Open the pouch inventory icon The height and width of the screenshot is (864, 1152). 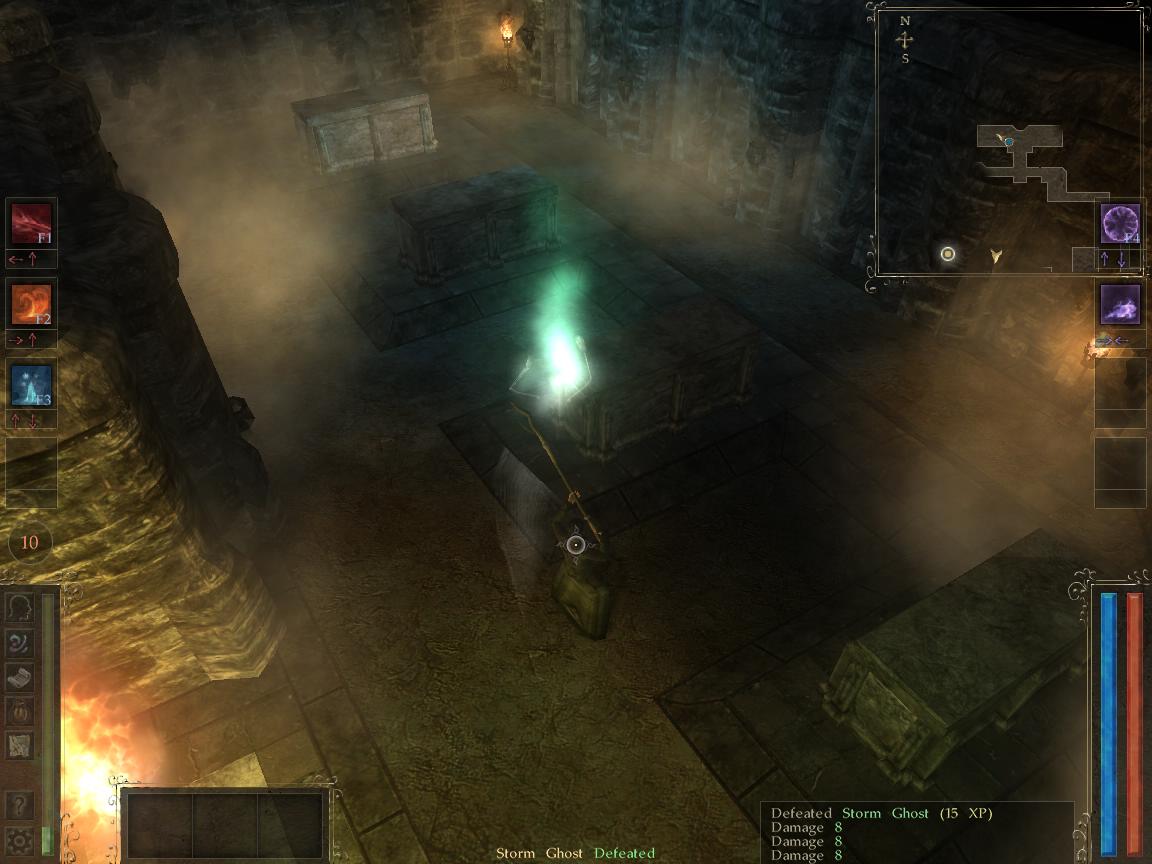(x=20, y=711)
